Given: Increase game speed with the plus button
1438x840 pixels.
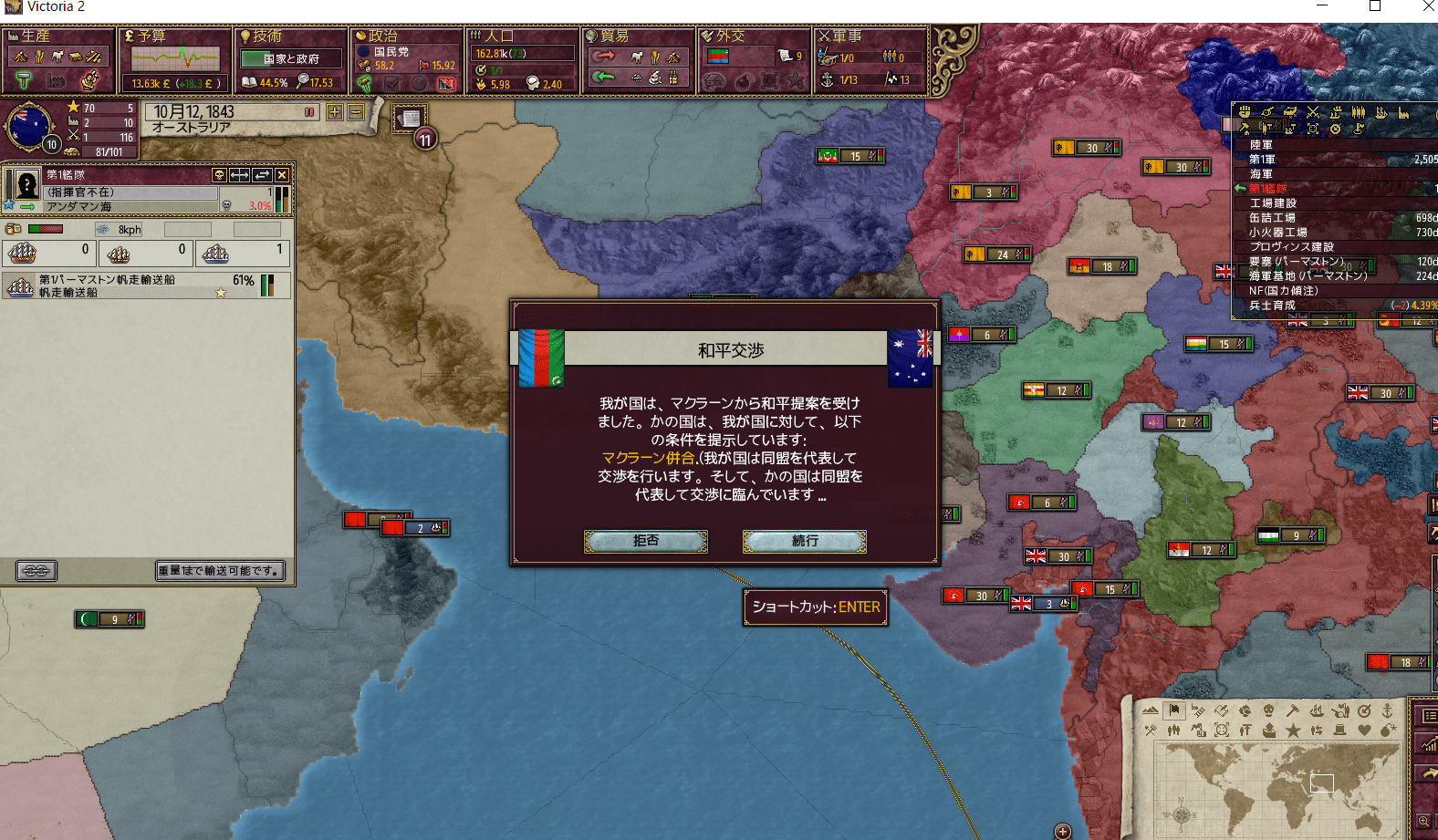Looking at the screenshot, I should (x=335, y=112).
